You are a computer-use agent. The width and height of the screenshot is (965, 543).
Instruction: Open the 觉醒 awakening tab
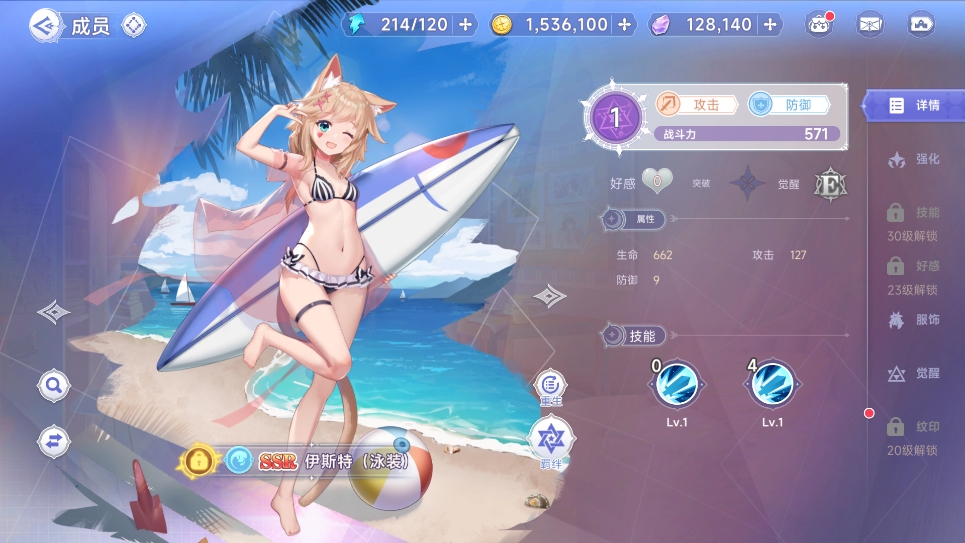pos(915,373)
